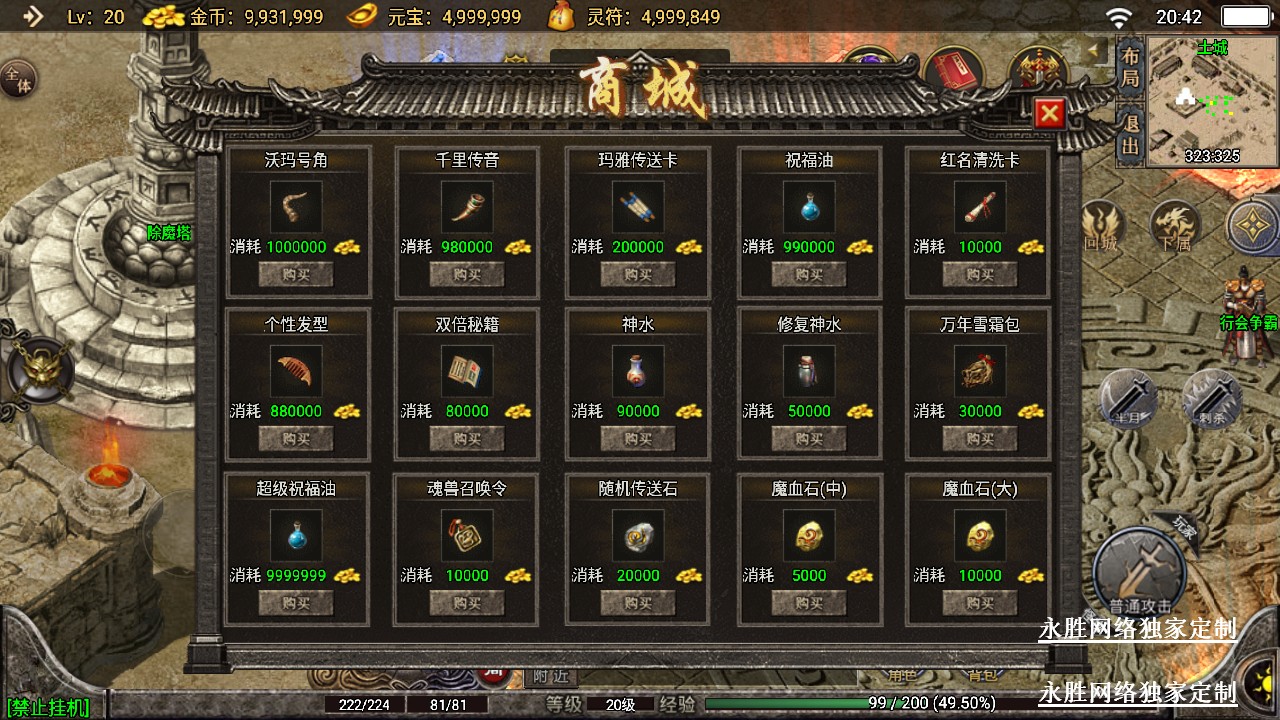
Task: Purchase 神水 for 90000 gold
Action: click(x=638, y=438)
